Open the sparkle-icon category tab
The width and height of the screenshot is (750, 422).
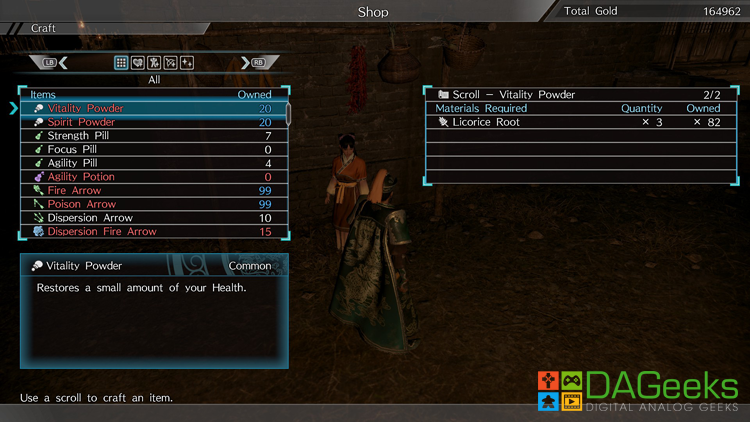tap(187, 63)
